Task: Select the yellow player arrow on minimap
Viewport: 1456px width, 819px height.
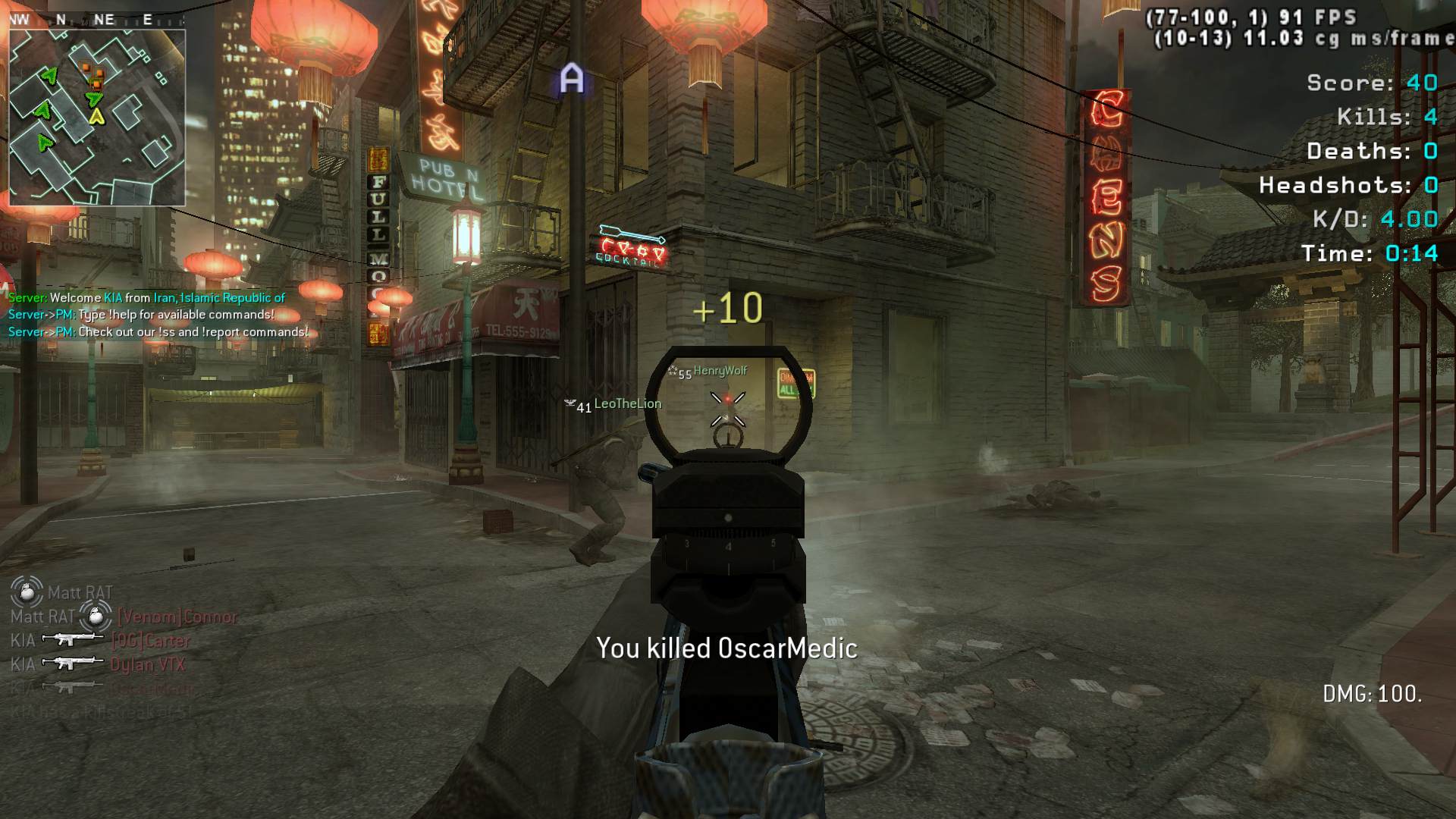Action: point(96,117)
